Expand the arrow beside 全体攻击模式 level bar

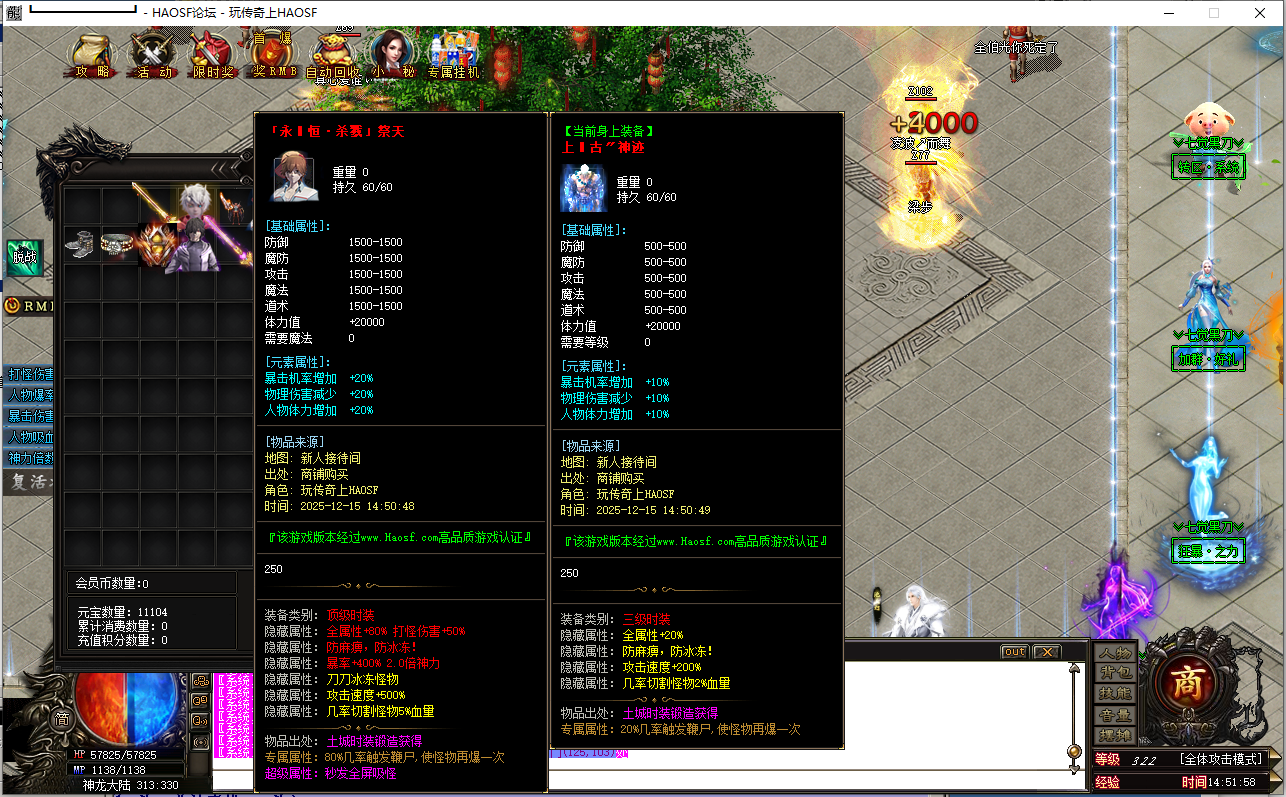[x=1274, y=758]
